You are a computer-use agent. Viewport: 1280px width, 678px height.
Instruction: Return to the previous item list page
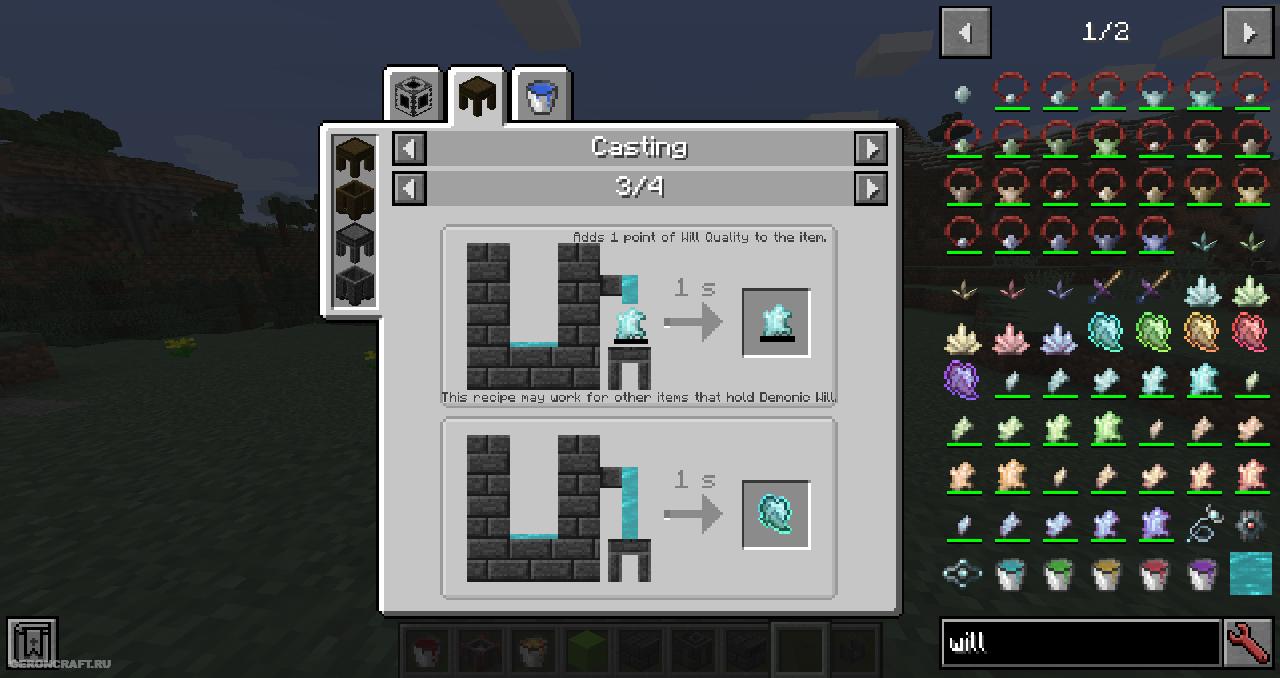point(965,33)
